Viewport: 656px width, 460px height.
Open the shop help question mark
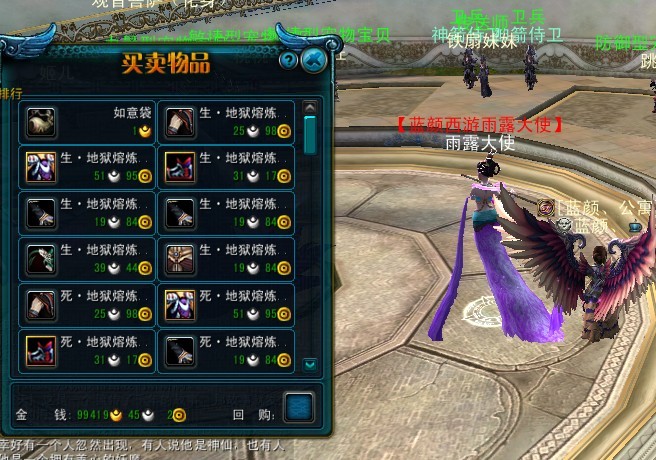[289, 60]
